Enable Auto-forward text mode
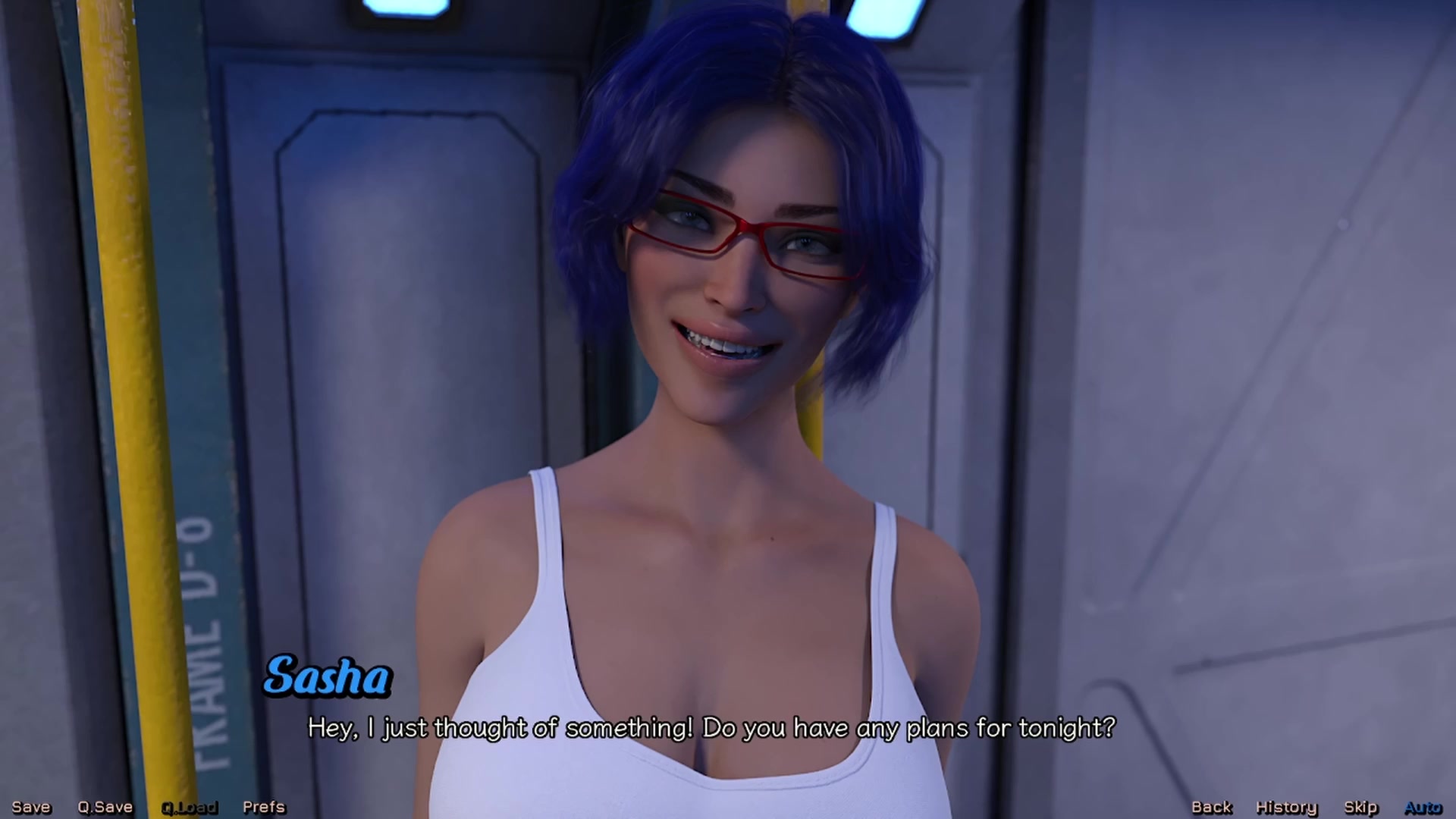Viewport: 1456px width, 819px height. click(1423, 806)
